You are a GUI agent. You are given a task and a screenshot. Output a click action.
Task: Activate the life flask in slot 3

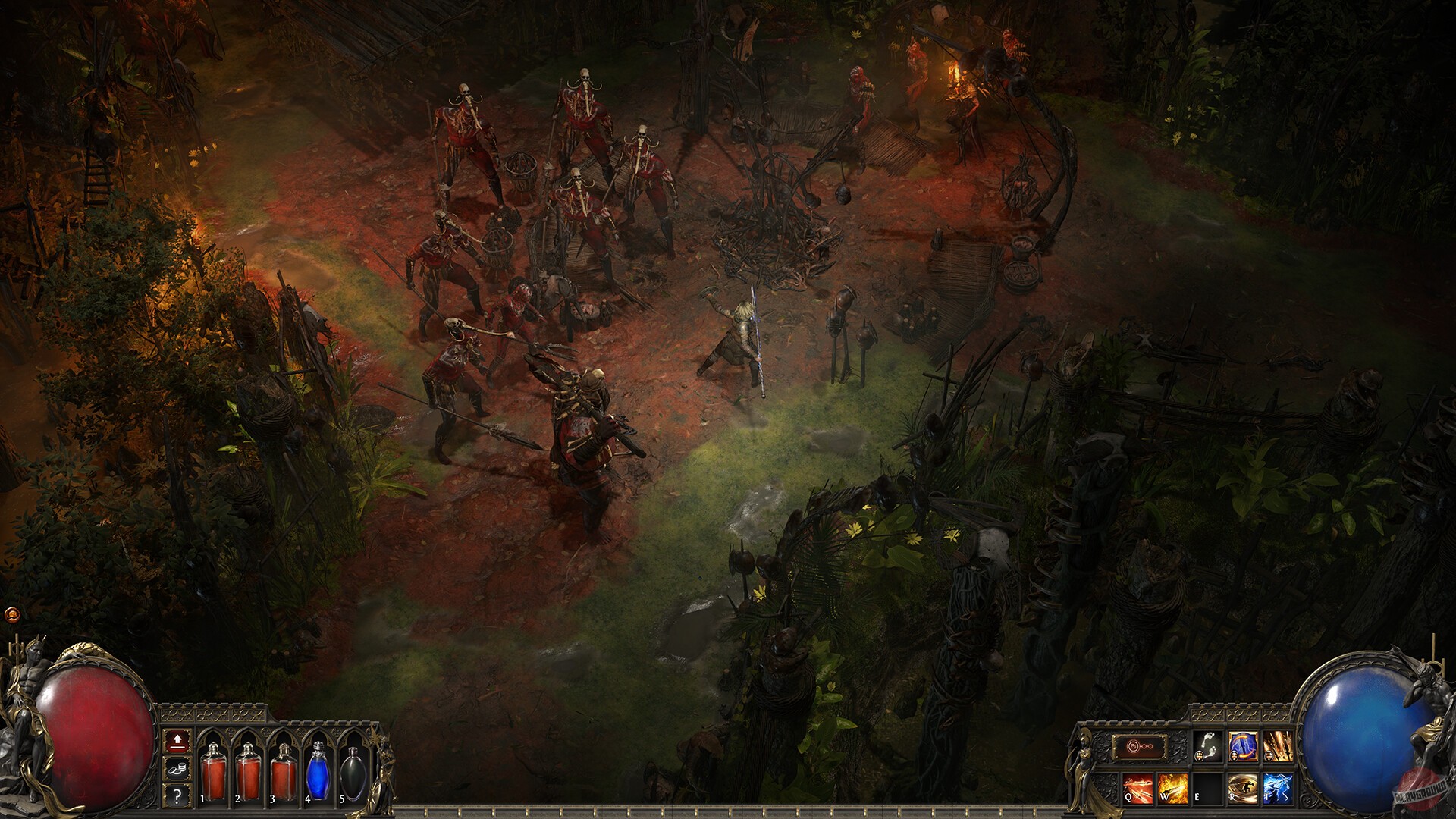(284, 772)
